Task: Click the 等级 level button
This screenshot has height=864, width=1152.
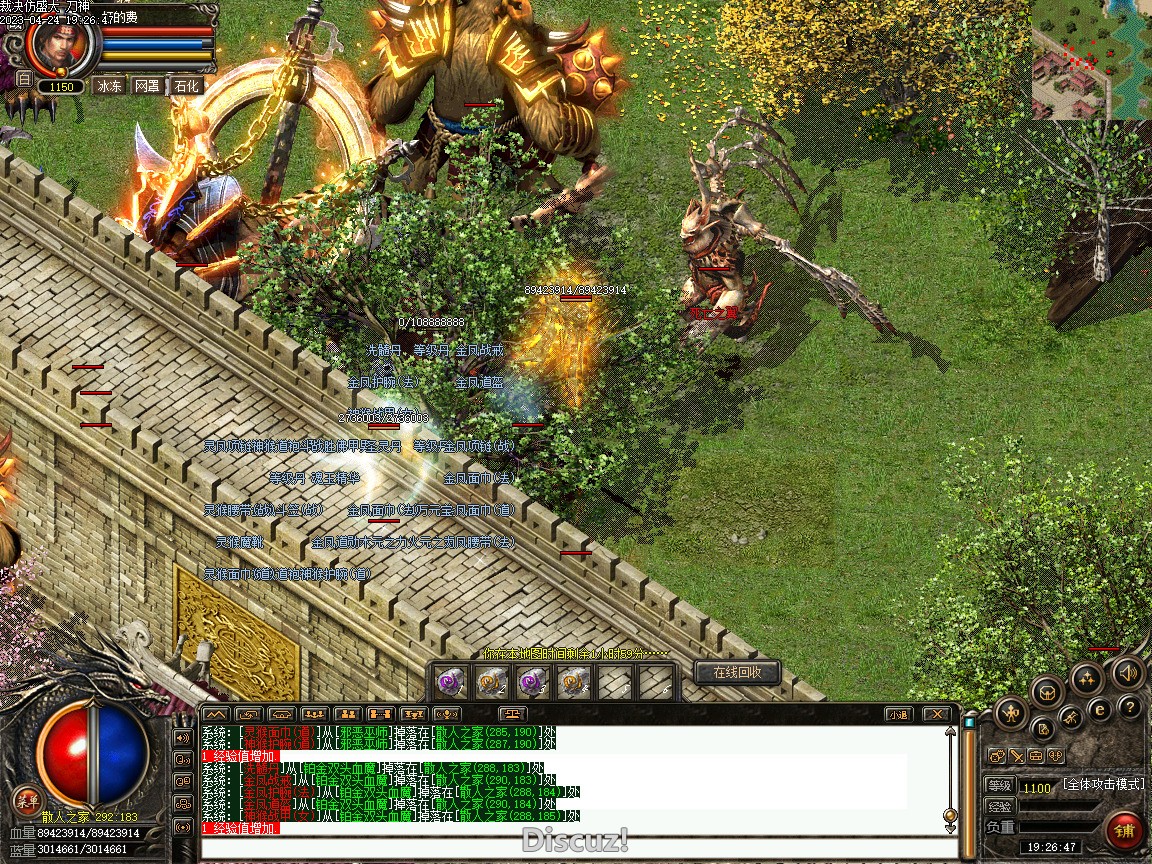Action: coord(999,786)
